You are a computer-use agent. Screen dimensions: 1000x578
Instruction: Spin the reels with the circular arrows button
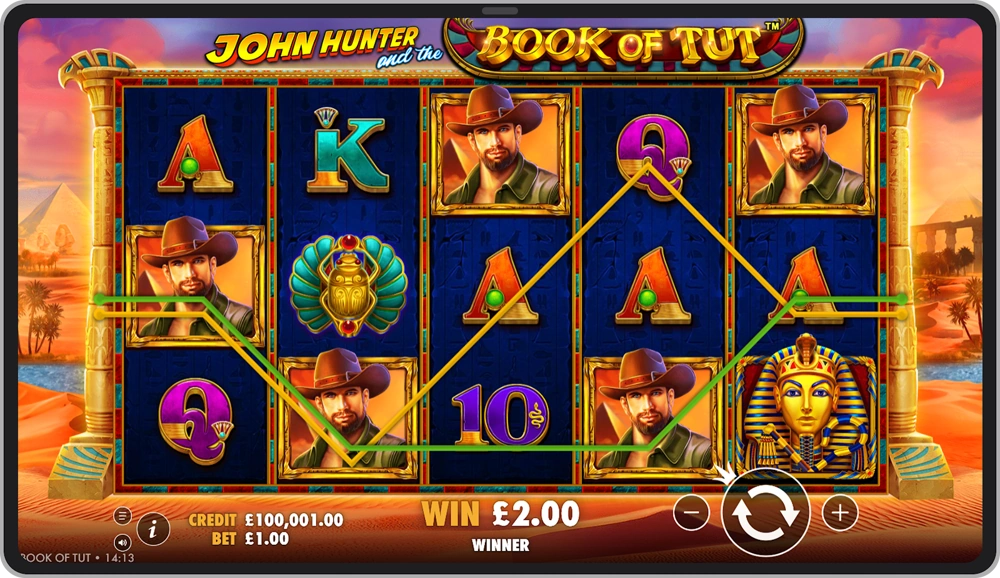click(x=765, y=513)
